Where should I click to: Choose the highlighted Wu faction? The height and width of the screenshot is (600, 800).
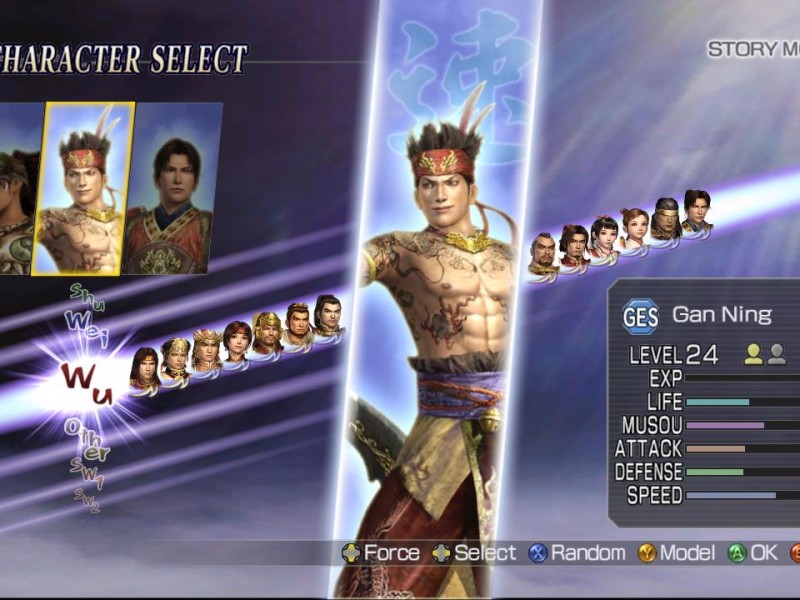click(x=88, y=383)
